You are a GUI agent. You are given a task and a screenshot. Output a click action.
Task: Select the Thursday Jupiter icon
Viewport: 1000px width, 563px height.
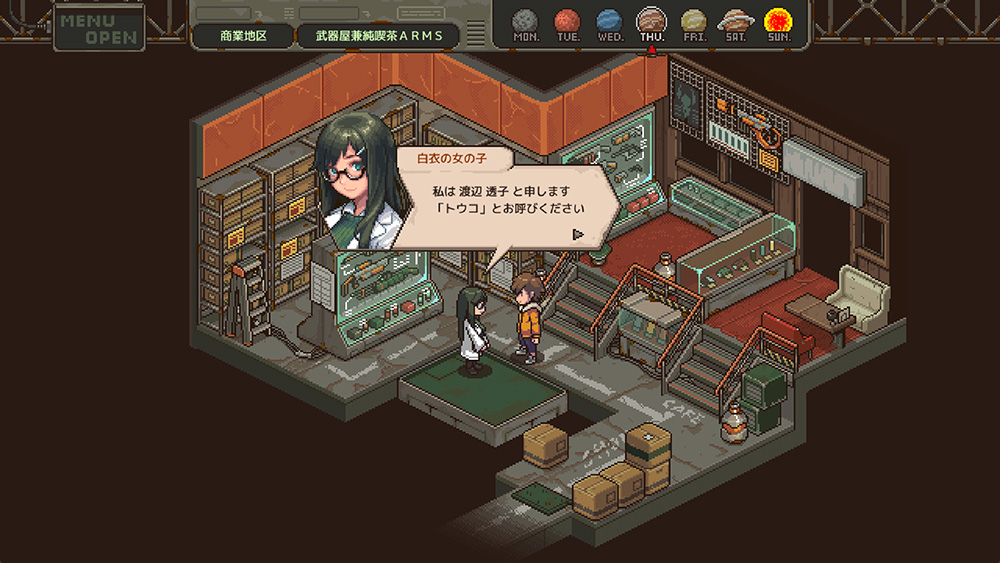[x=651, y=20]
